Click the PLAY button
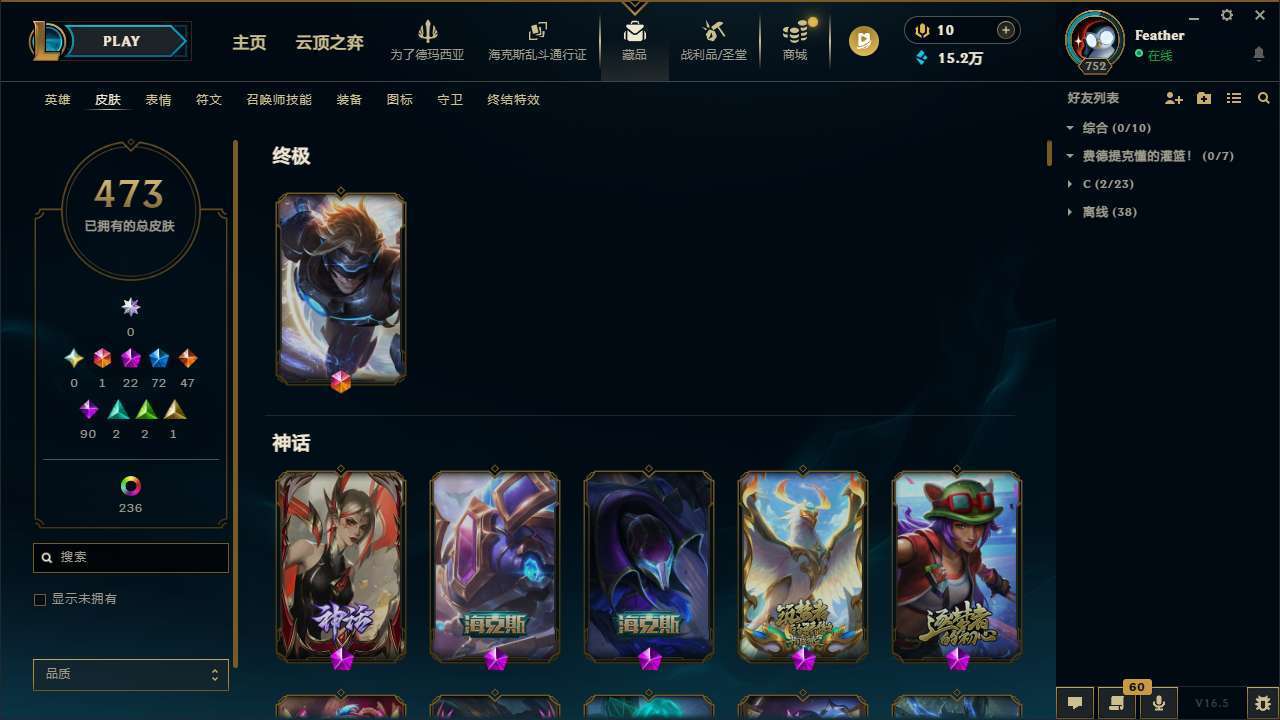 pos(121,41)
